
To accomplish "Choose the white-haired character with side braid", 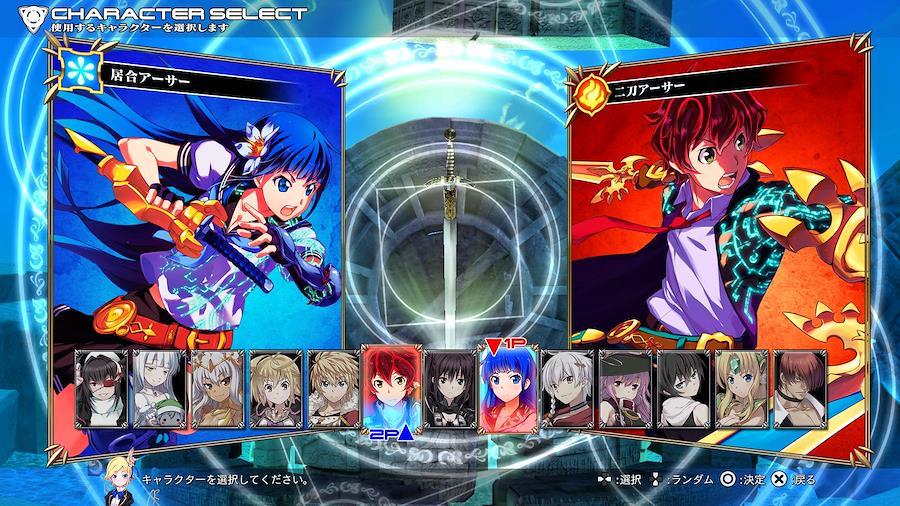I will [x=566, y=389].
